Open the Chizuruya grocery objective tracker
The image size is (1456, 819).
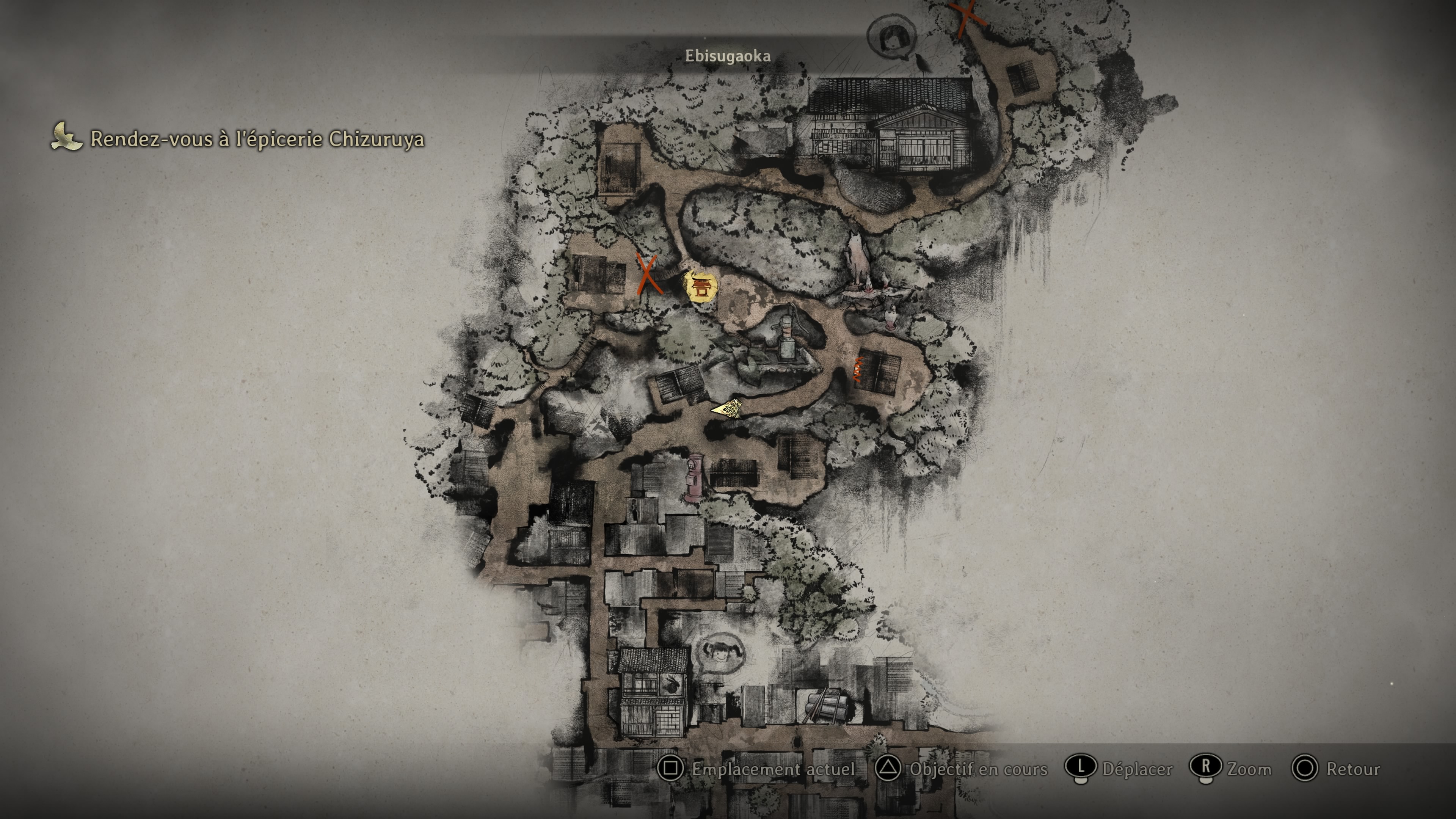(238, 138)
